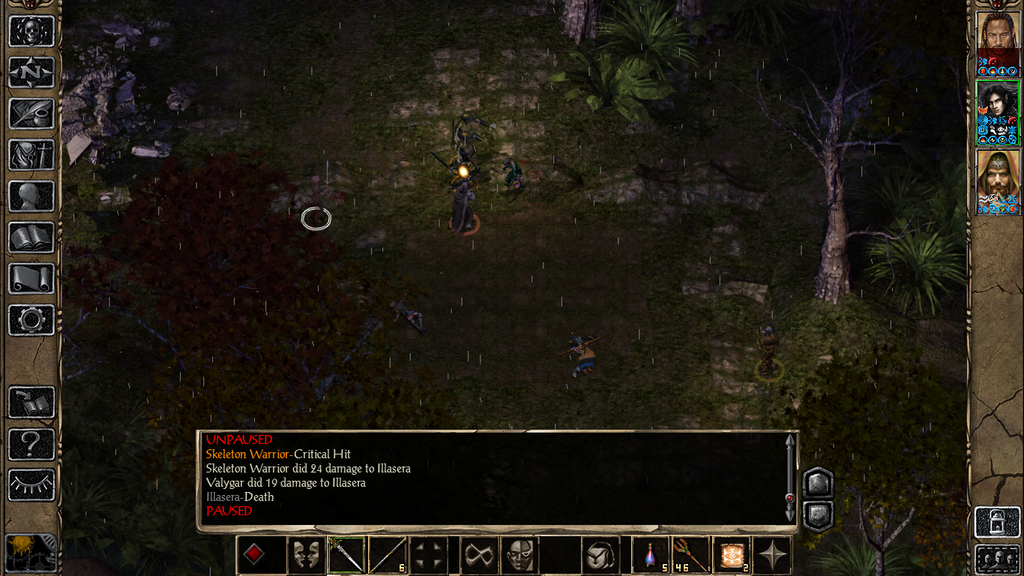The image size is (1024, 576).
Task: Open the mage spellbook icon
Action: coord(31,237)
